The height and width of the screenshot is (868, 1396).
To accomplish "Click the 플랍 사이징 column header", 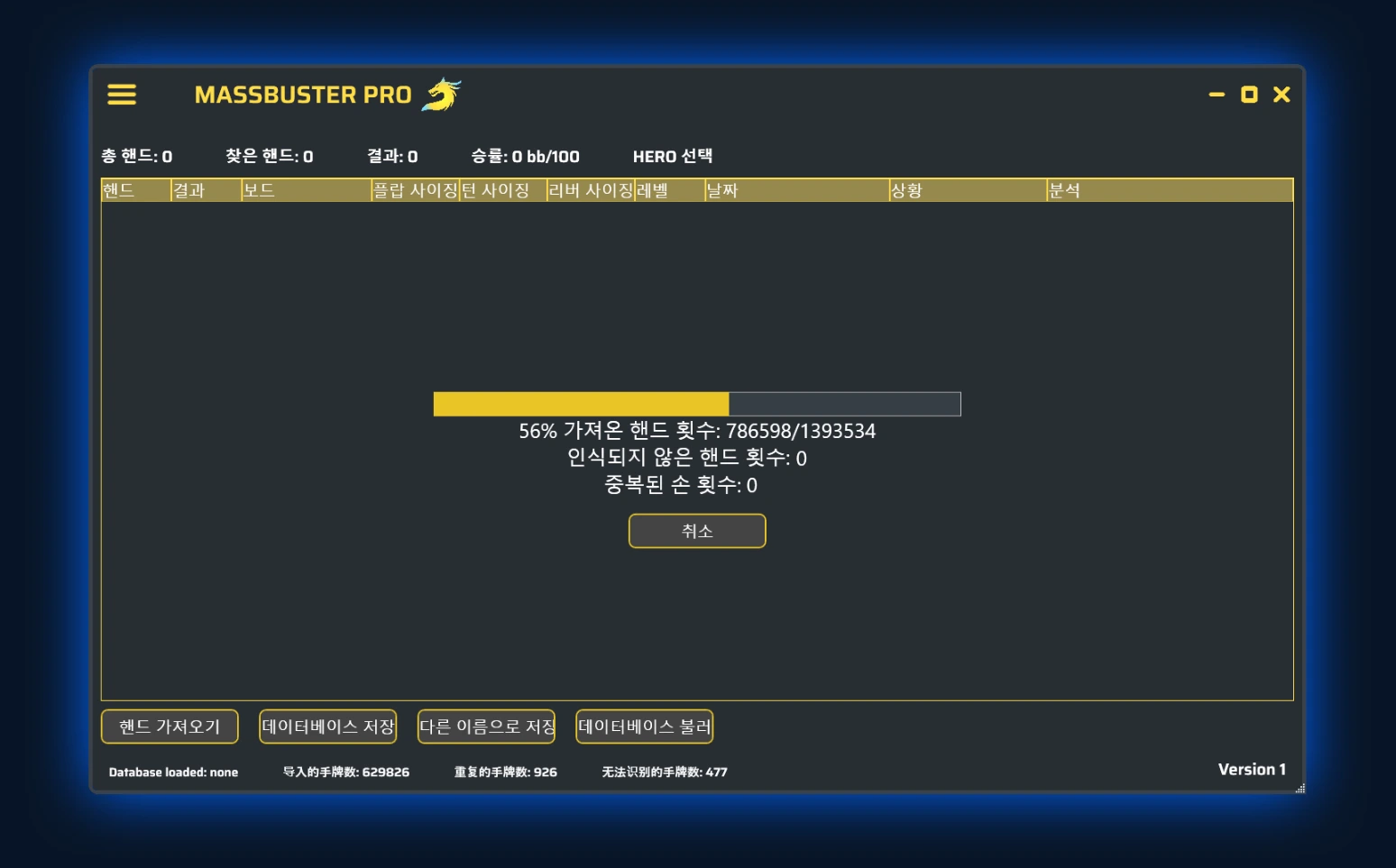I will click(415, 190).
